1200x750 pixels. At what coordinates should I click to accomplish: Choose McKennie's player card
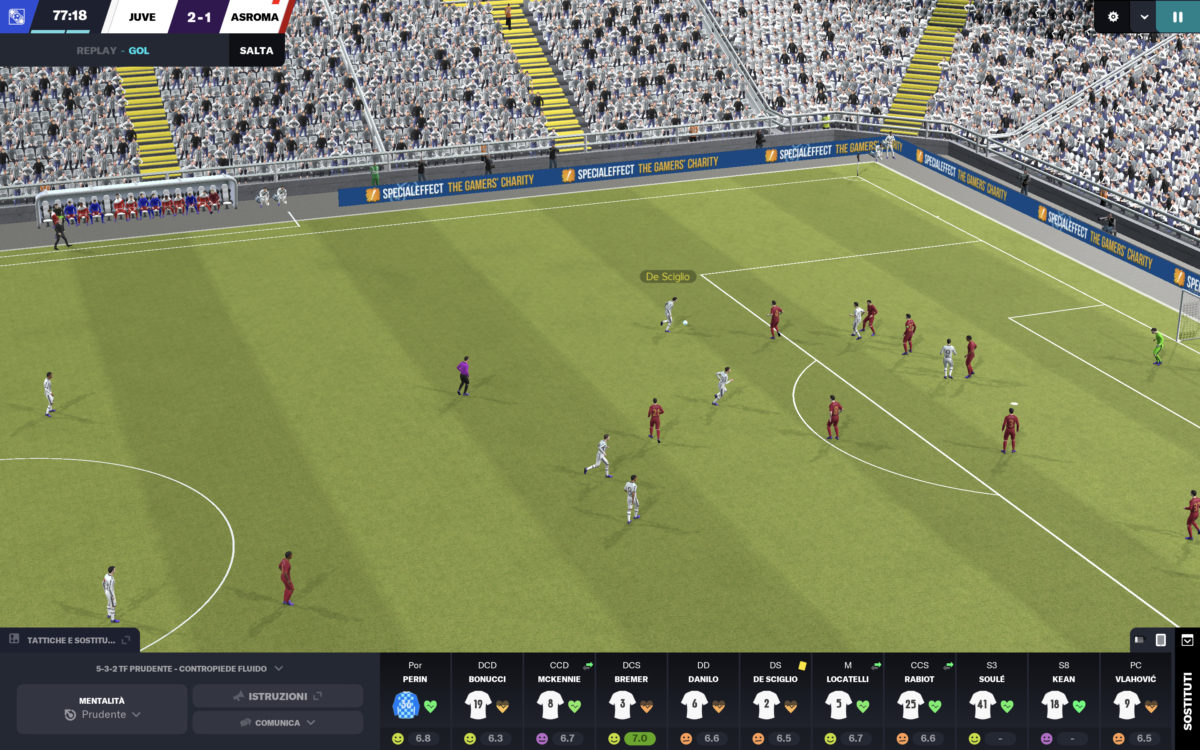pos(559,702)
